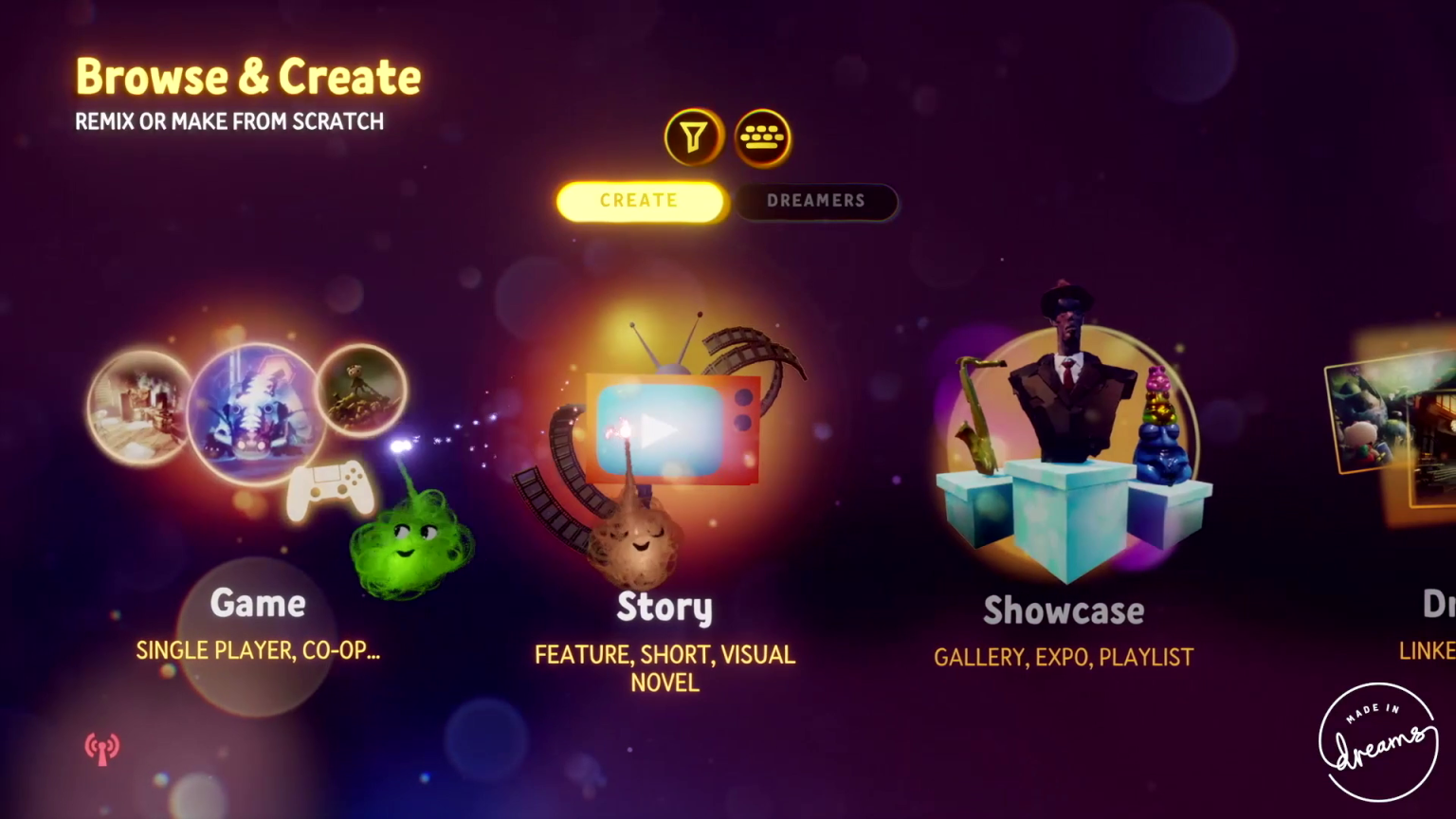1456x819 pixels.
Task: Open the Game creation category
Action: coord(258,604)
